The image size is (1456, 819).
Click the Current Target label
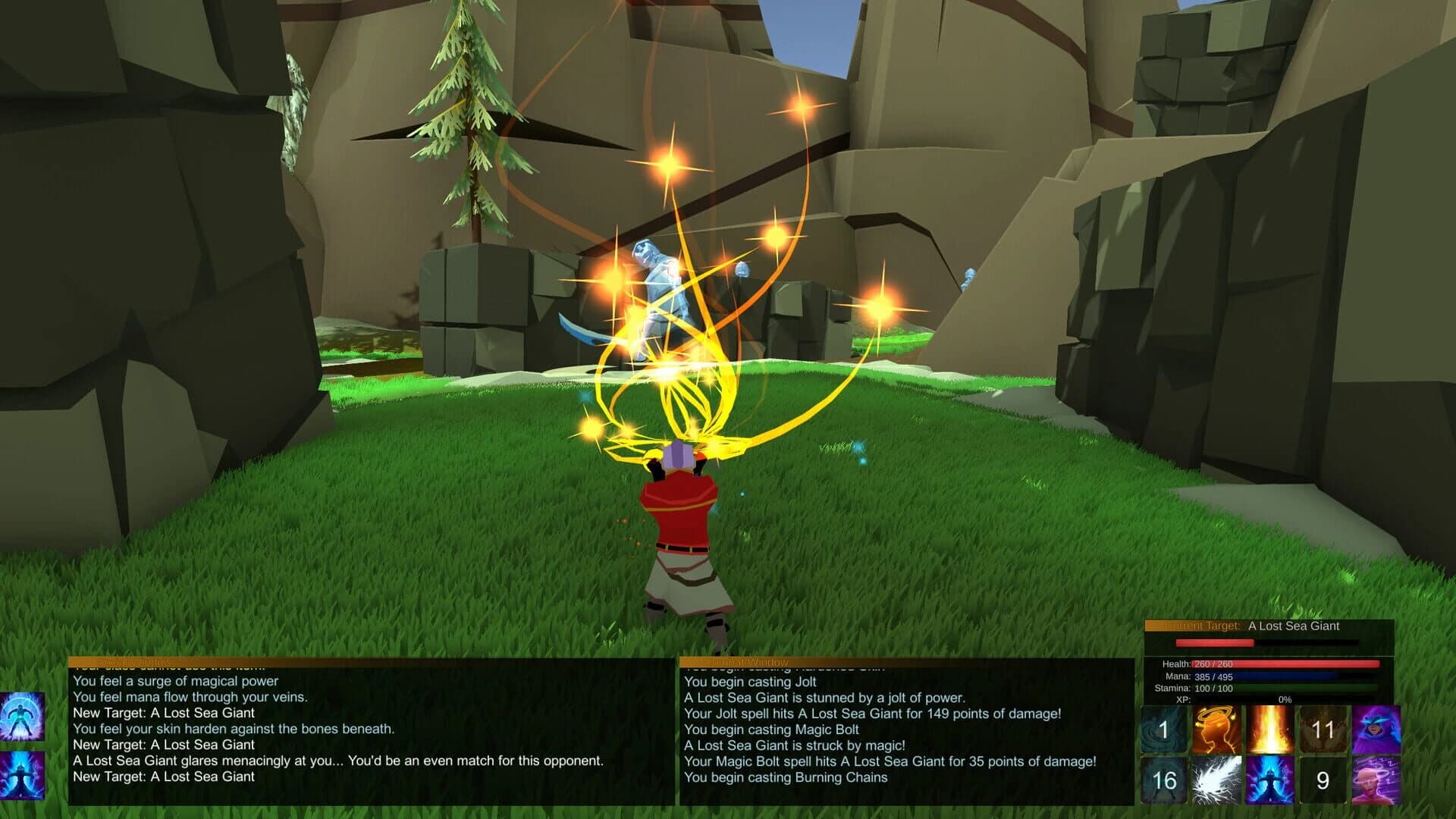point(1201,626)
